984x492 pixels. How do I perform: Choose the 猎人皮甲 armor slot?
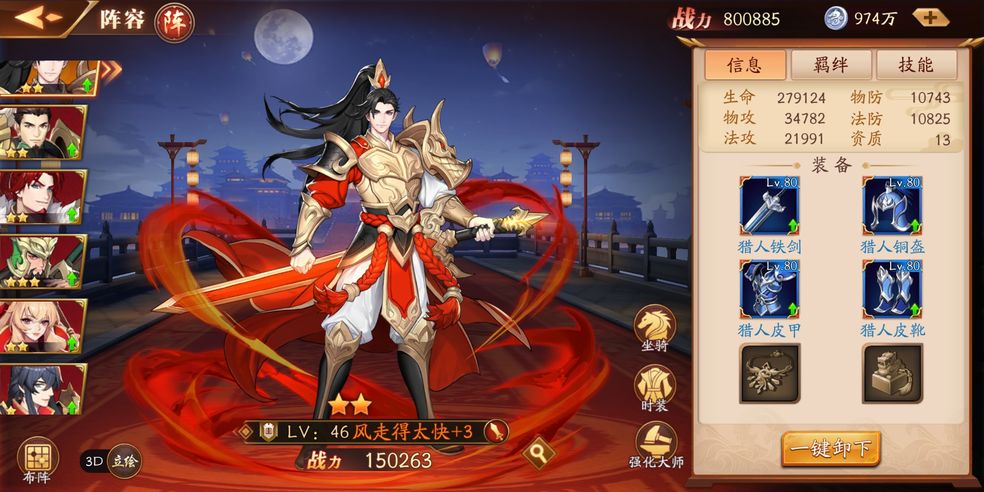tap(769, 290)
